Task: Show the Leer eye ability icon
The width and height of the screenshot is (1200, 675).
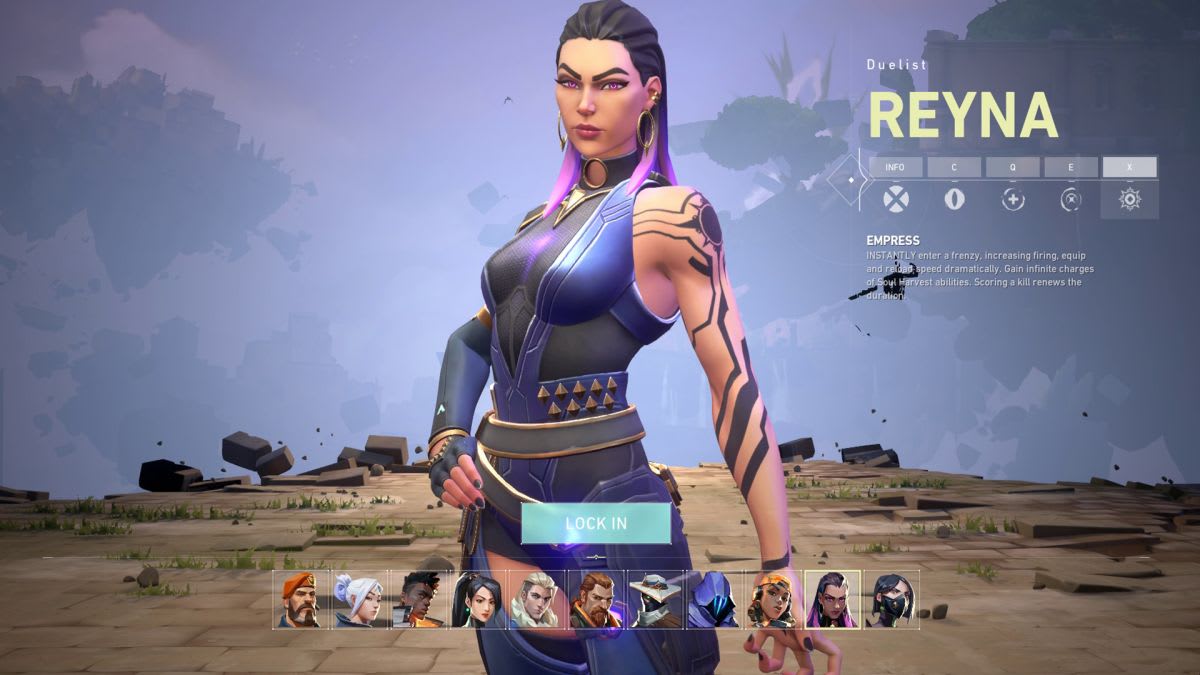Action: pos(954,199)
